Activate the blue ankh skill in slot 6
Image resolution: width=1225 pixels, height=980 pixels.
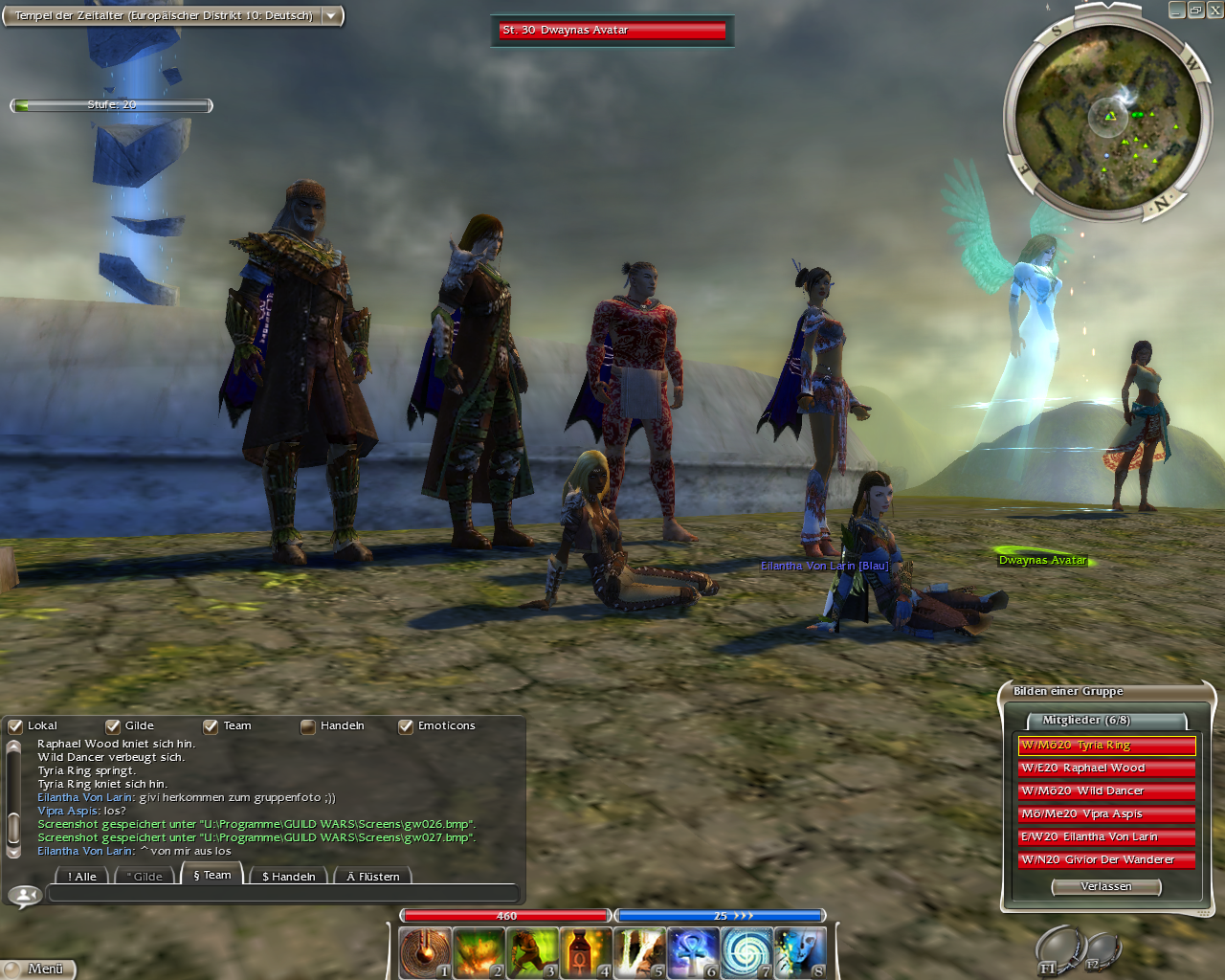pyautogui.click(x=692, y=952)
